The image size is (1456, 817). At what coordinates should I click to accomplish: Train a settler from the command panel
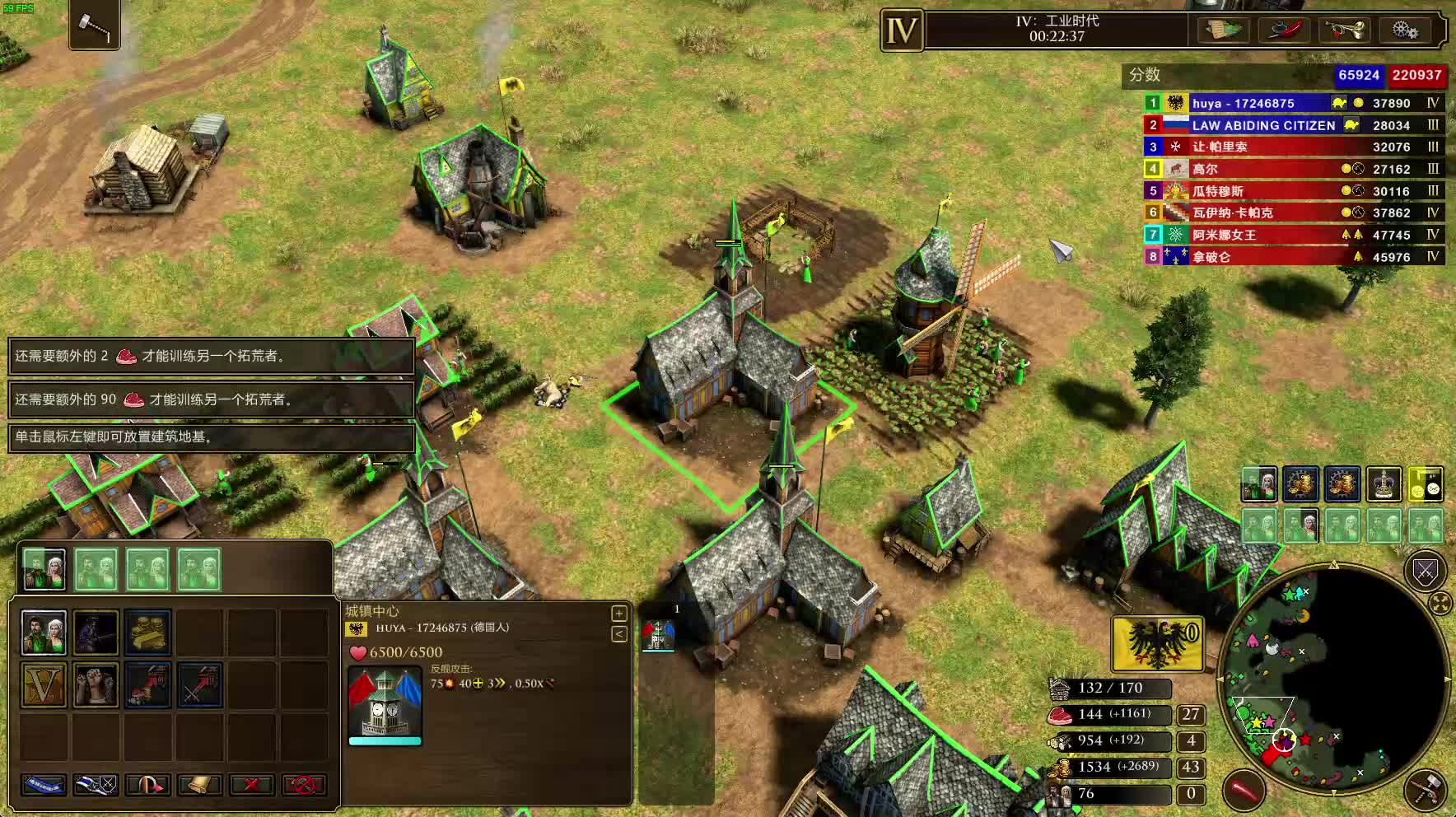pos(44,633)
